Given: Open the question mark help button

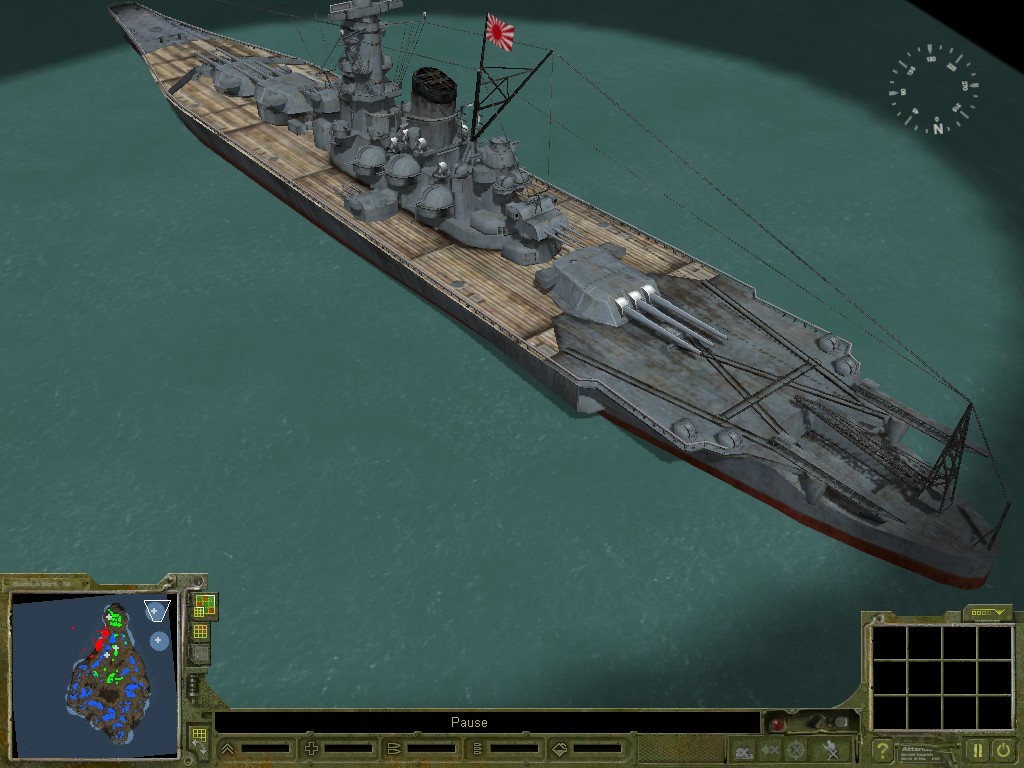Looking at the screenshot, I should 882,749.
